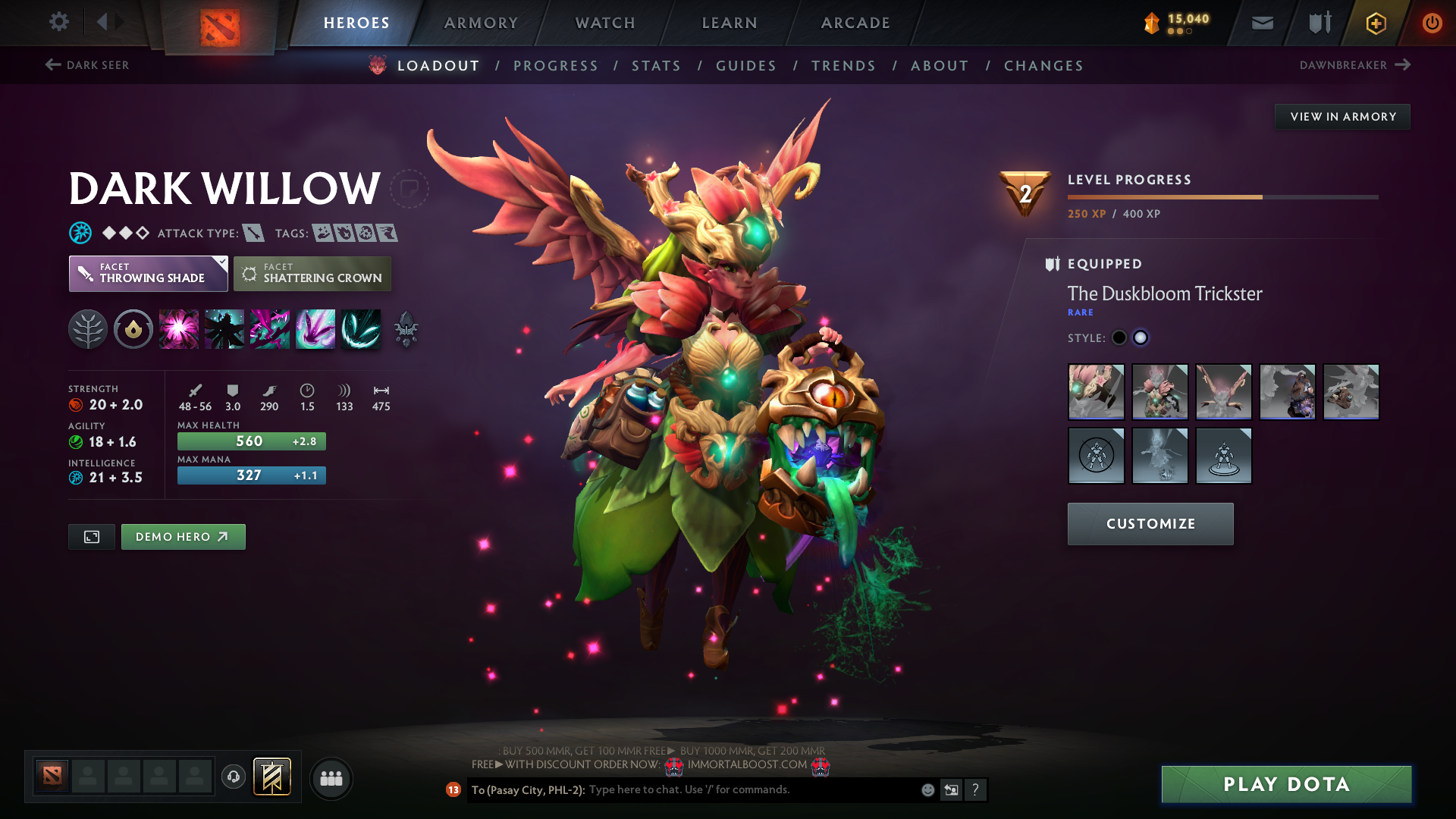Enable the white style variant dot
This screenshot has width=1456, height=819.
1141,337
